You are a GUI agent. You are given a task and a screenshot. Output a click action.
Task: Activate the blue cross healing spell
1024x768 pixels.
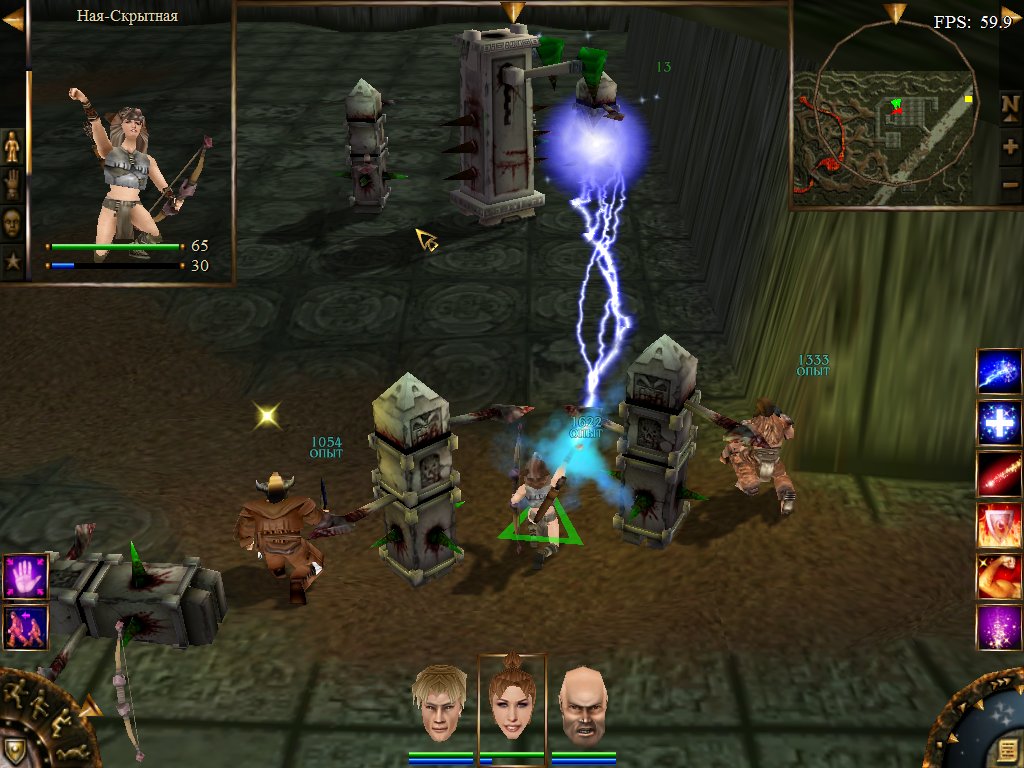click(x=999, y=423)
